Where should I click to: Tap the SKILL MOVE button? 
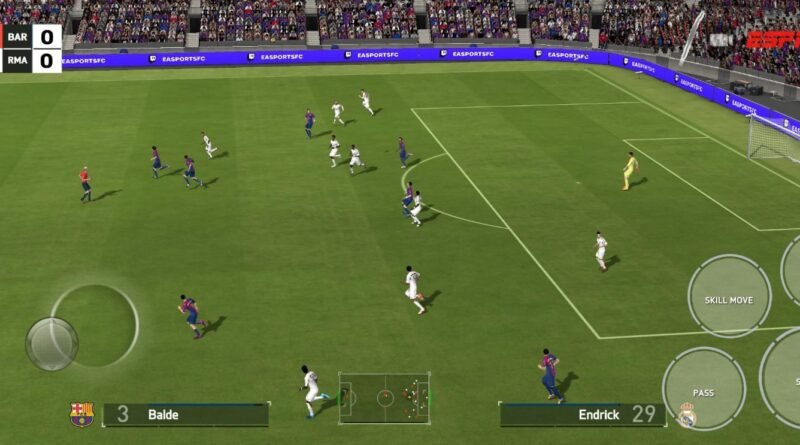point(729,296)
